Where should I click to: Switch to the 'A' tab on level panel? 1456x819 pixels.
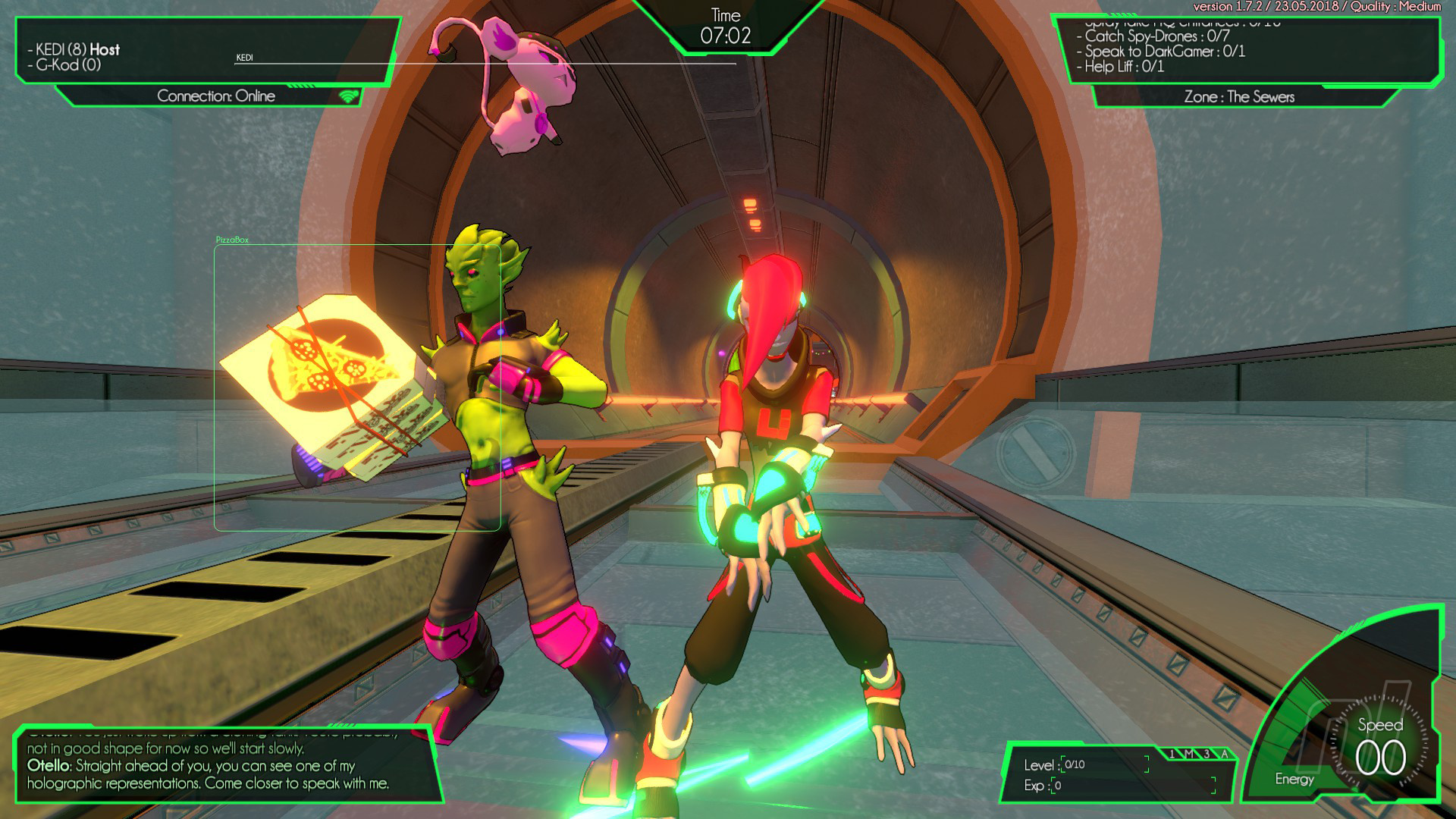click(1223, 754)
